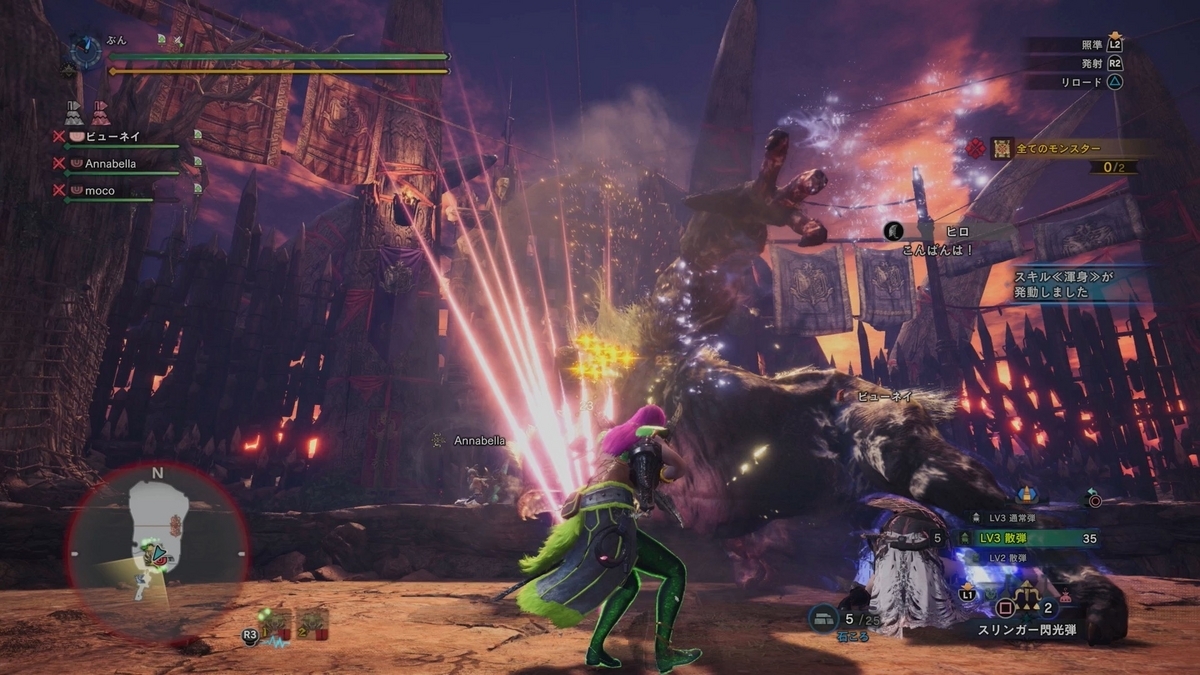Image resolution: width=1200 pixels, height=675 pixels.
Task: Target the second monster icon tile
Action: point(312,624)
